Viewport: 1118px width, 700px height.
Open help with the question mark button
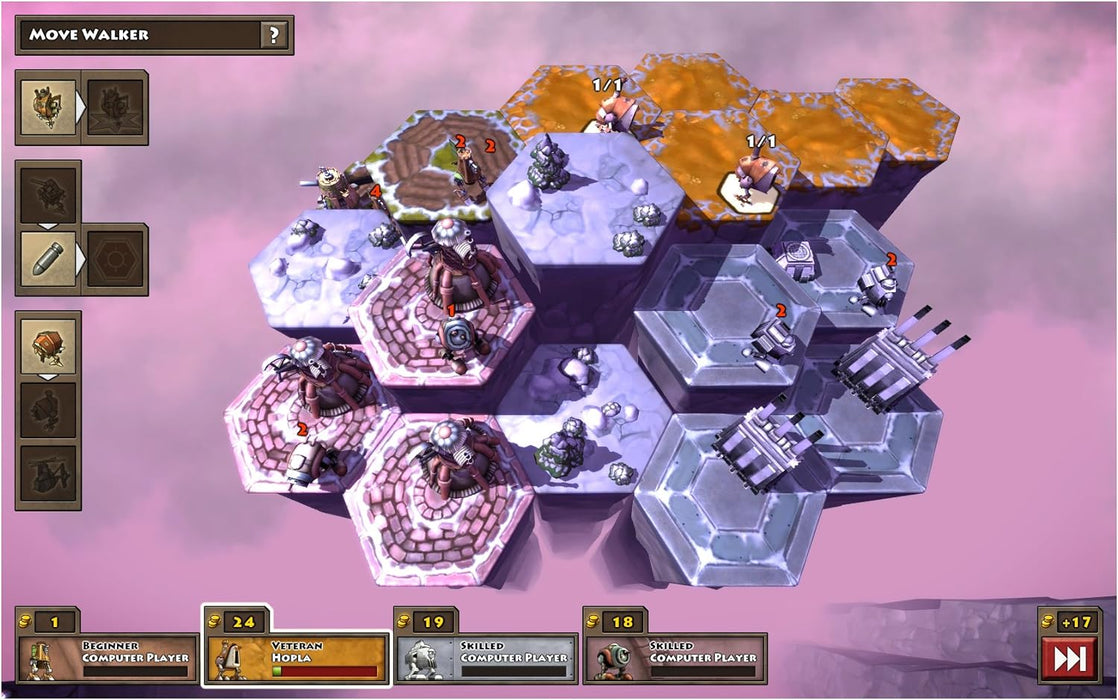pyautogui.click(x=274, y=35)
